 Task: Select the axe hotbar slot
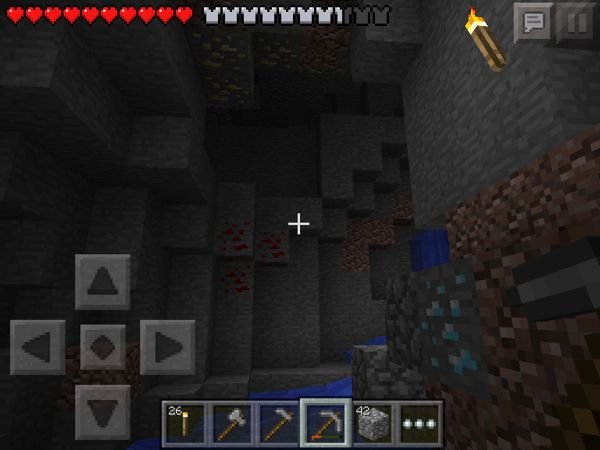coord(231,424)
